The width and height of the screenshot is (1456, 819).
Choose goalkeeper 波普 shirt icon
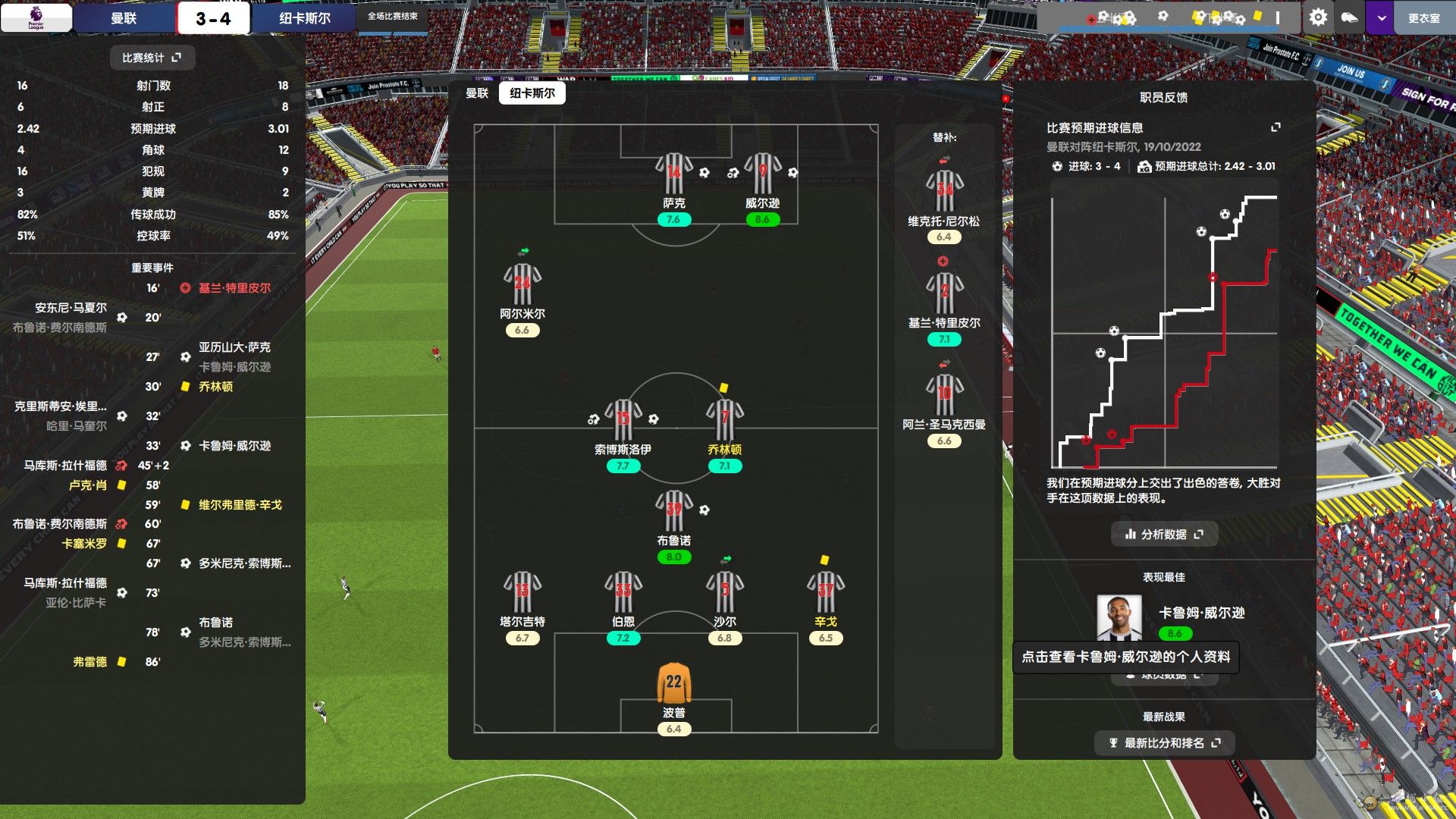pyautogui.click(x=673, y=684)
